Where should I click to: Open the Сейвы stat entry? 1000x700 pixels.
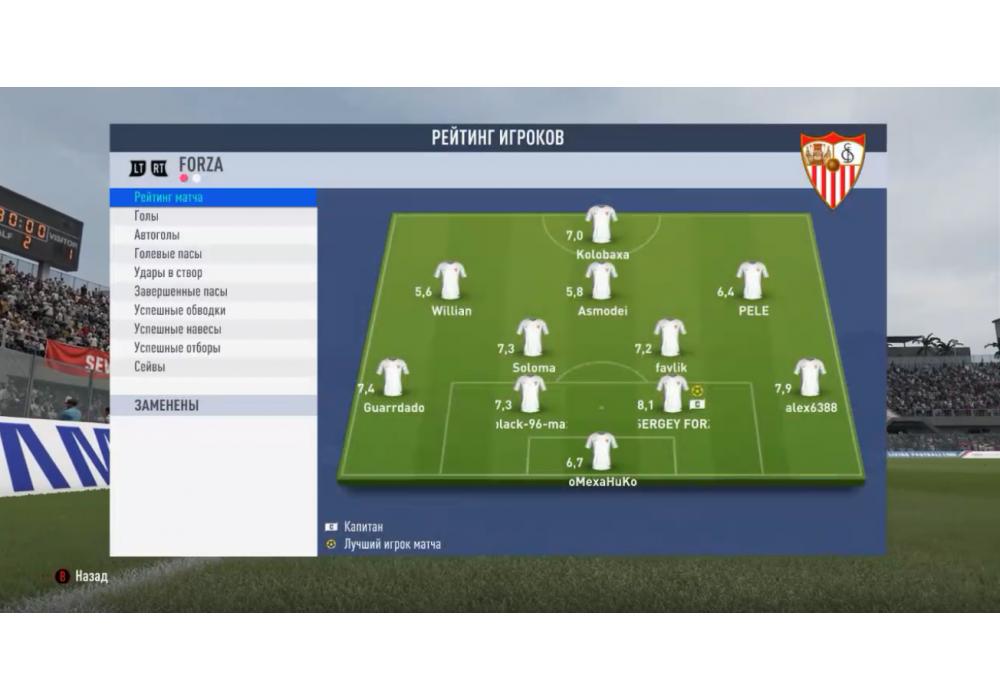[x=150, y=367]
